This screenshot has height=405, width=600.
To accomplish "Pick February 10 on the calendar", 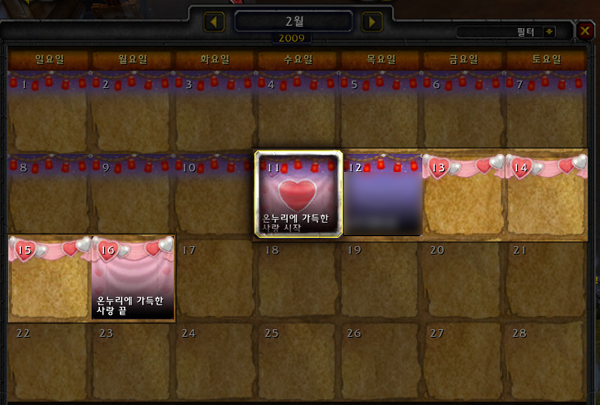I will (216, 194).
